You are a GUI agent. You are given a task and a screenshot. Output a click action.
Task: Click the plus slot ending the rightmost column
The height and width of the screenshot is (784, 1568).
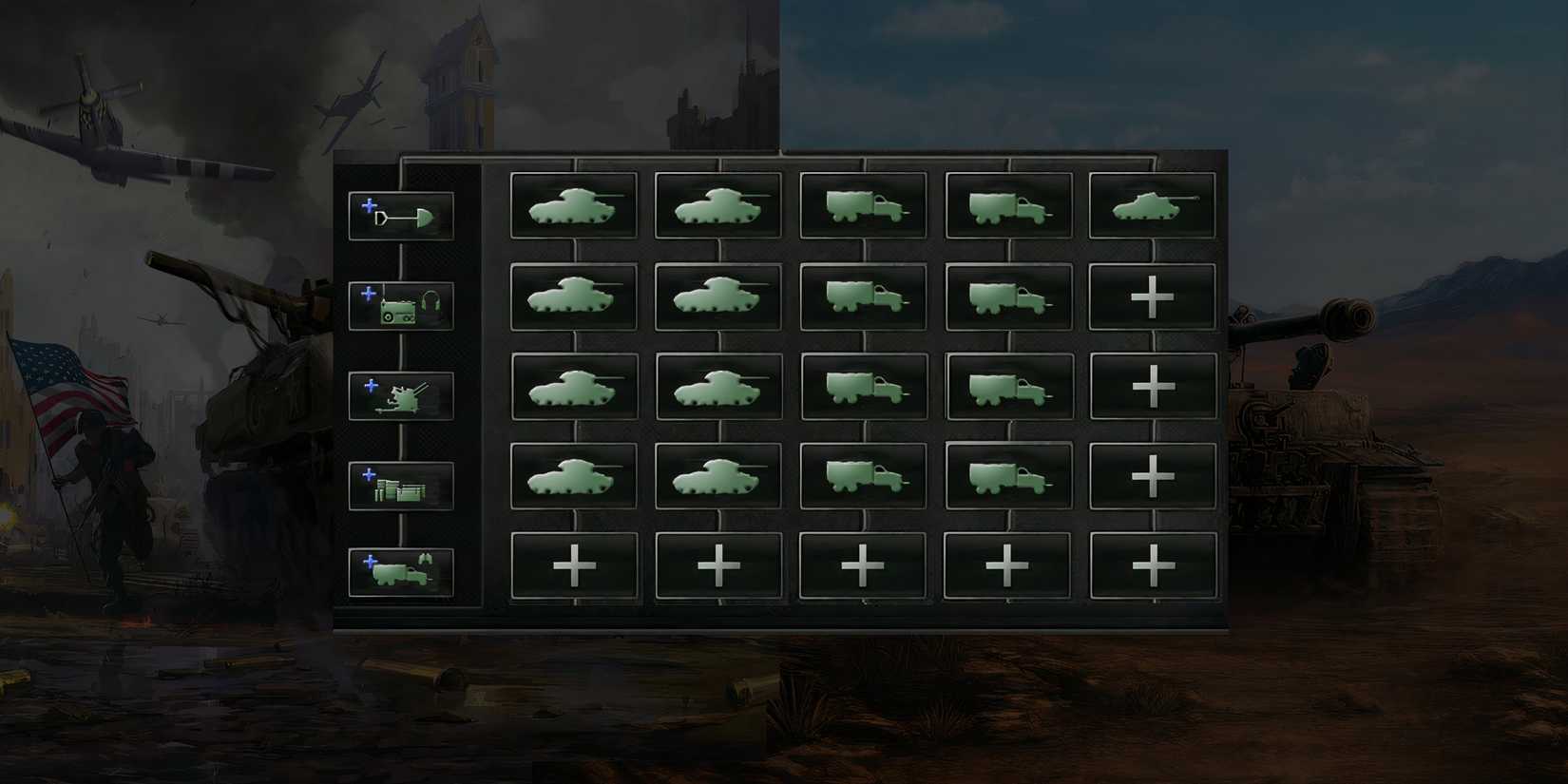tap(1152, 563)
